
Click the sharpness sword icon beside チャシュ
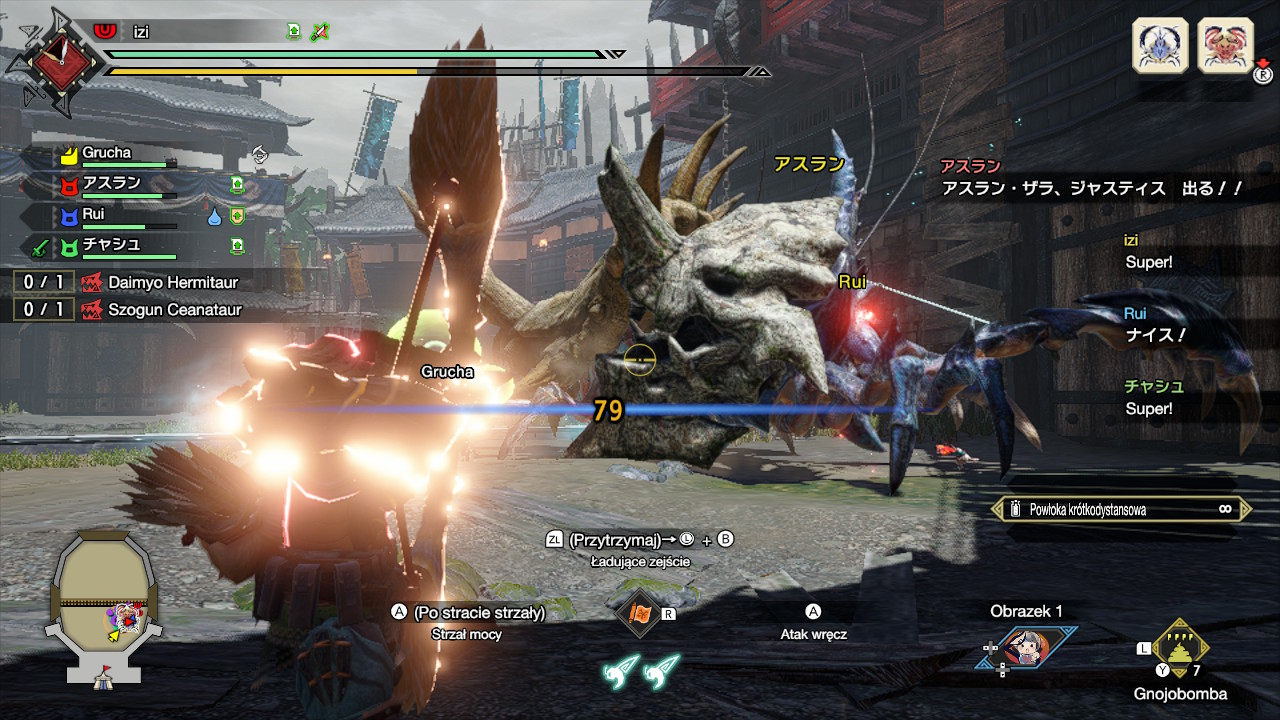(39, 247)
